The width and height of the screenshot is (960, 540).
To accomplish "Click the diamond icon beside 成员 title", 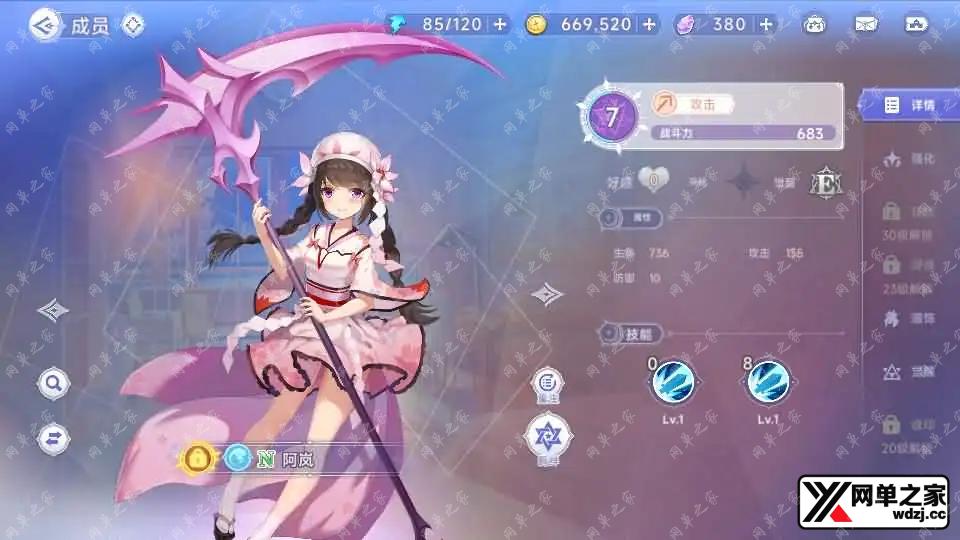I will (133, 25).
